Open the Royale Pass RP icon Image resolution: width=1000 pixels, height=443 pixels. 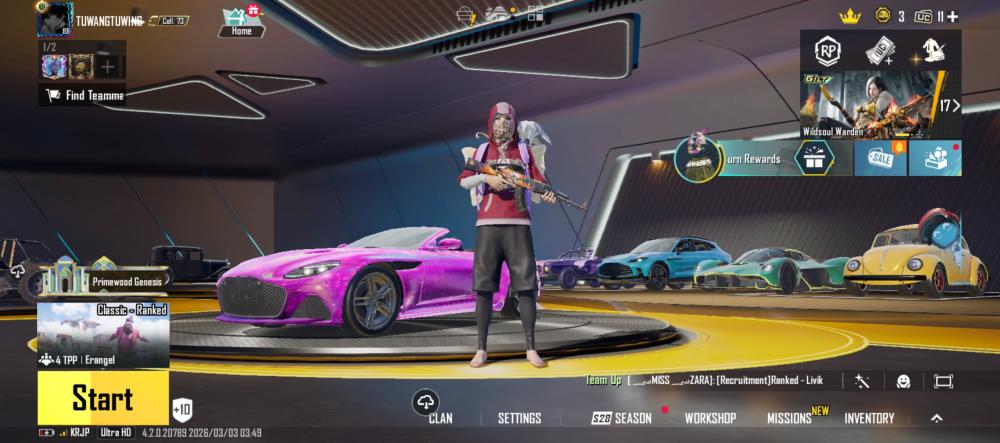827,50
